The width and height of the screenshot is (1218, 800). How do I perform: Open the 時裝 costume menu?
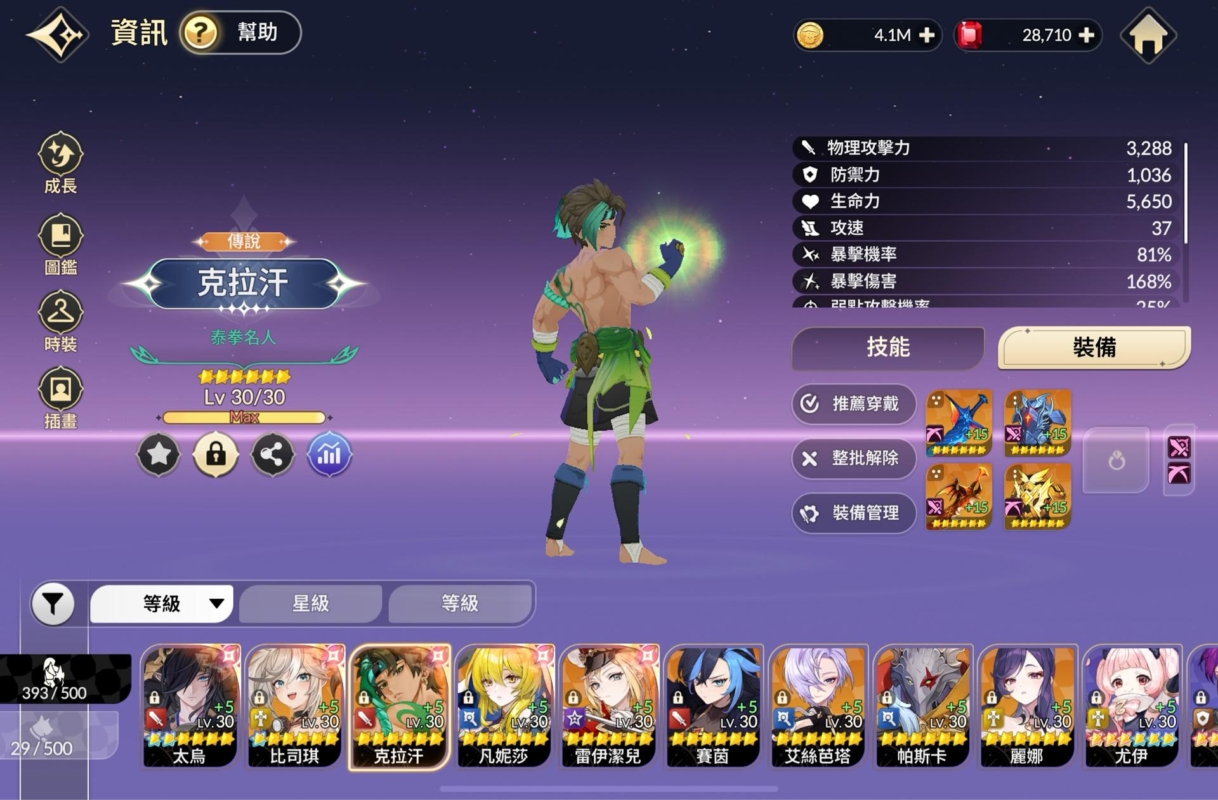[60, 322]
